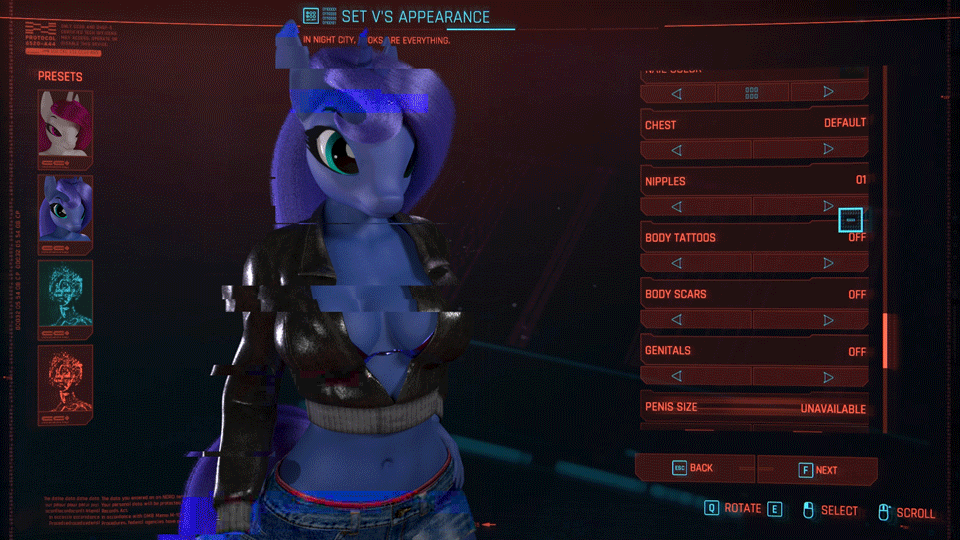This screenshot has width=960, height=540.
Task: Set Genitals to the previous option
Action: point(677,377)
